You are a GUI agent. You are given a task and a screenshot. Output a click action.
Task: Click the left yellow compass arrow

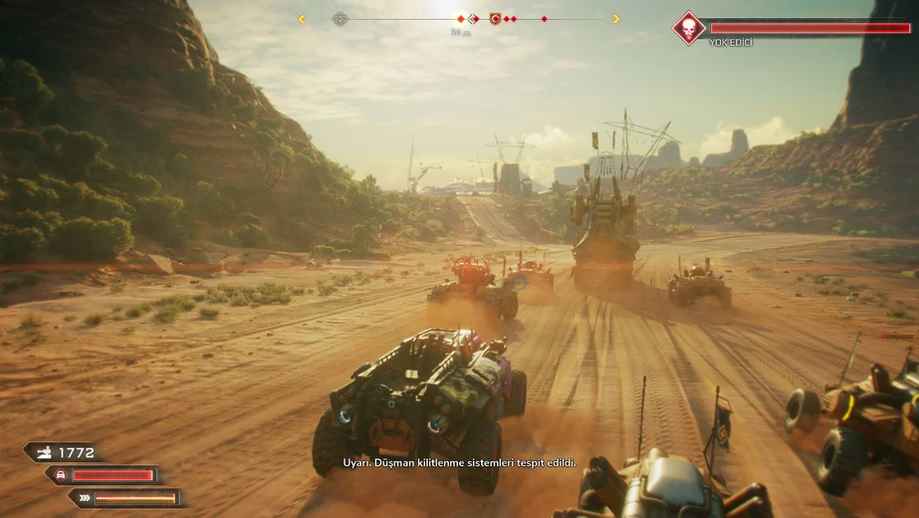pyautogui.click(x=301, y=18)
